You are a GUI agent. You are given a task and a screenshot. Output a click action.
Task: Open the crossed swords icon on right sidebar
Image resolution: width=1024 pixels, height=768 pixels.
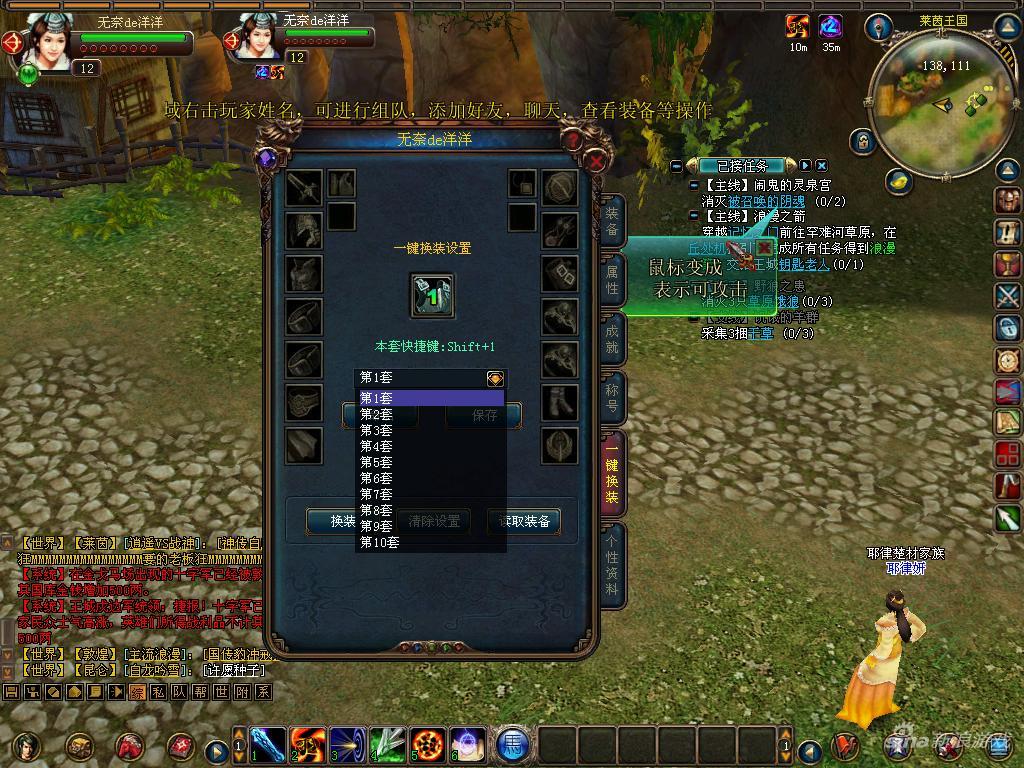[x=1007, y=296]
